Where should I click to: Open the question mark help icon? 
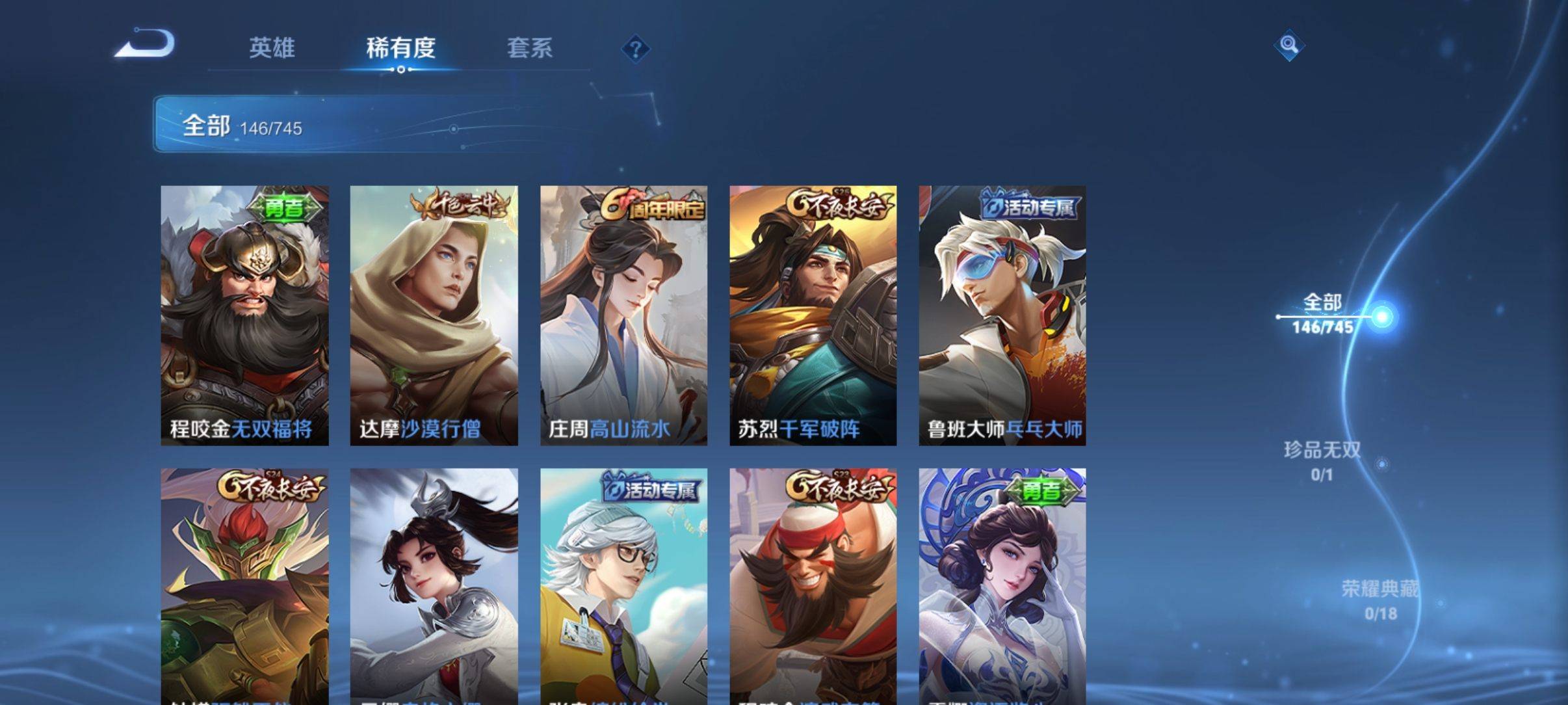635,49
